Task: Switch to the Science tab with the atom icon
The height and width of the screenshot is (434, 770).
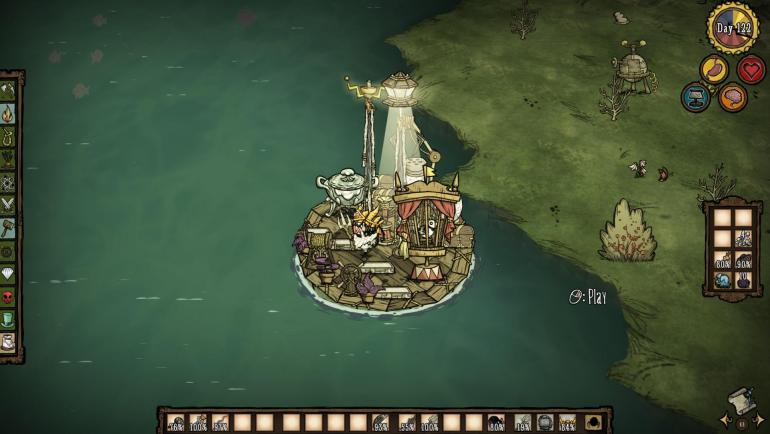Action: [8, 181]
